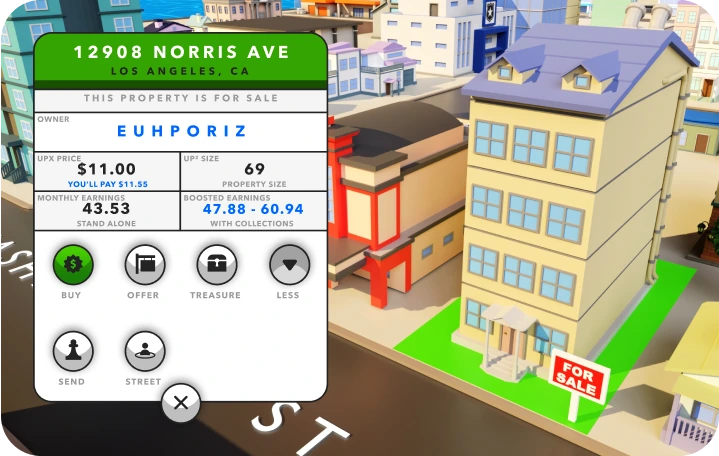The height and width of the screenshot is (456, 719).
Task: Buy the 12908 Norris Ave property
Action: pos(72,265)
